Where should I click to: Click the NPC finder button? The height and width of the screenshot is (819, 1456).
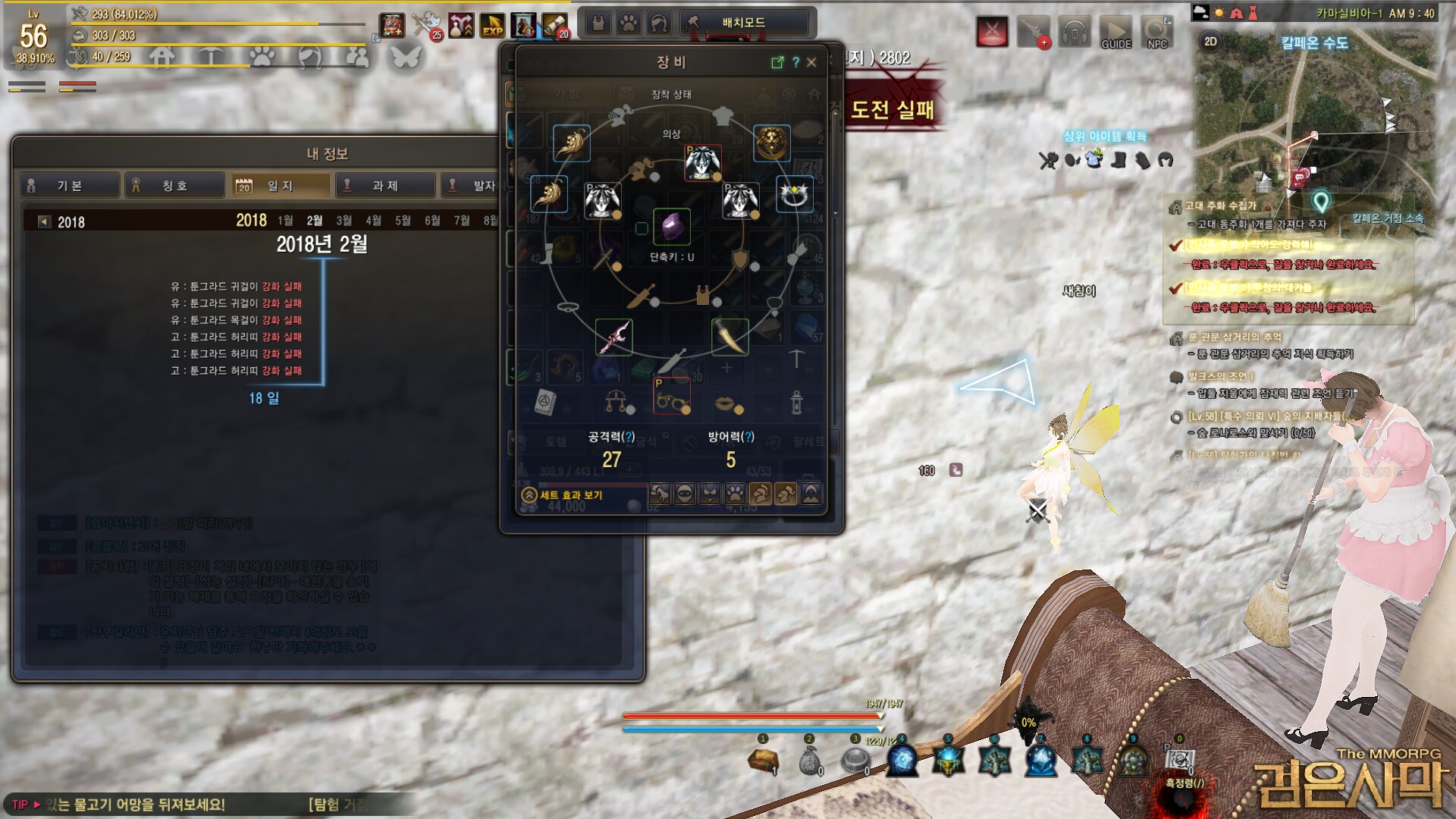(1157, 32)
